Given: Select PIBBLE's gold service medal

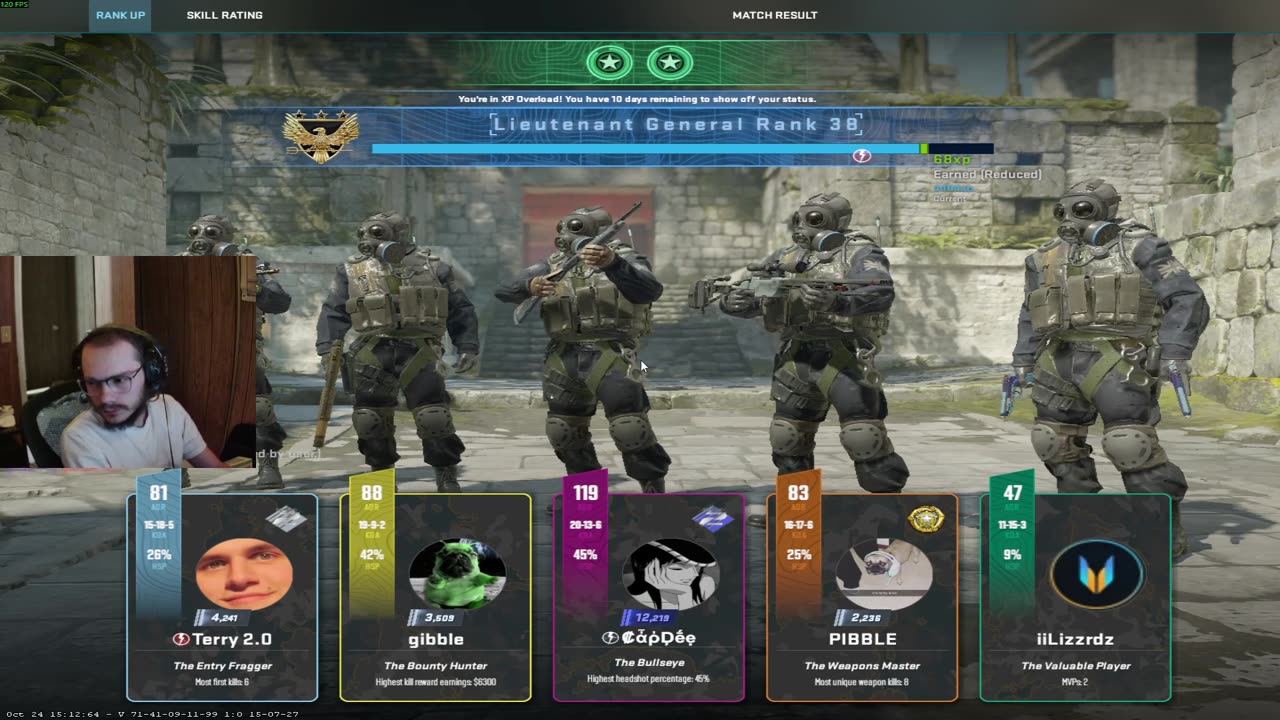Looking at the screenshot, I should click(926, 519).
